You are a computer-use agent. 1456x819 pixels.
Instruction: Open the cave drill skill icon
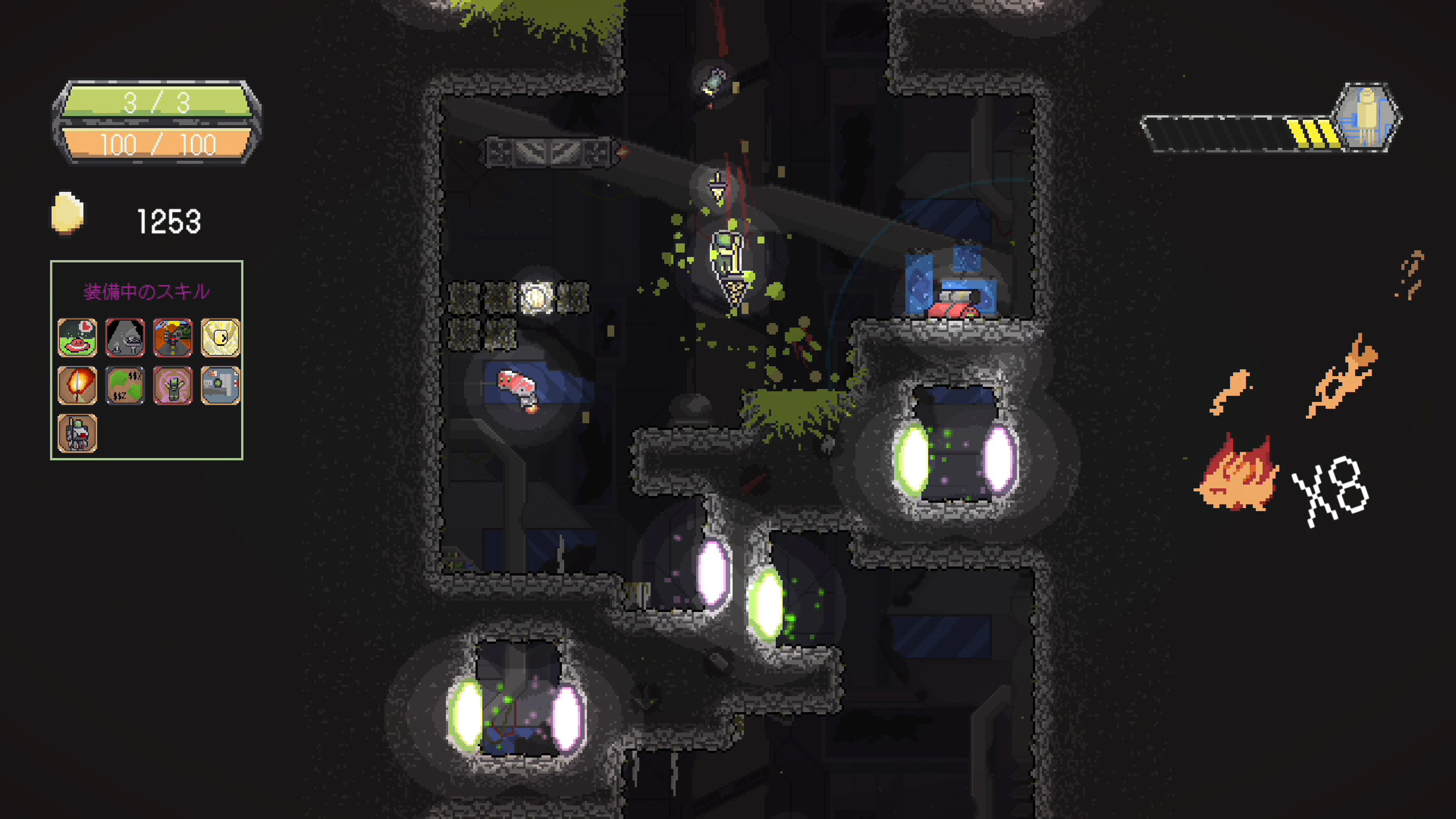coord(125,337)
